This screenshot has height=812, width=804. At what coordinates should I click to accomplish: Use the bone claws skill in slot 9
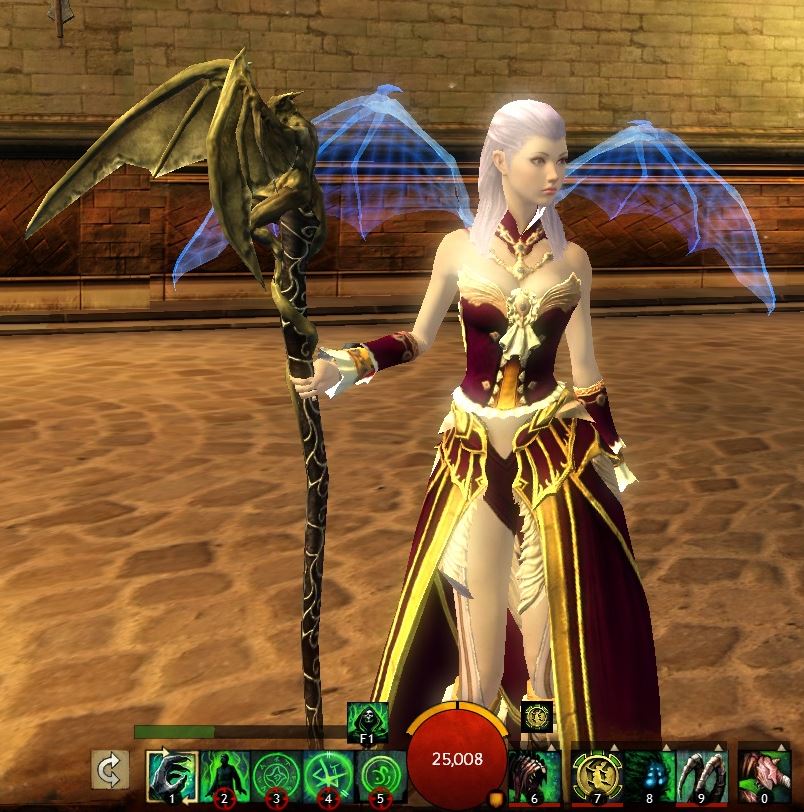click(702, 776)
